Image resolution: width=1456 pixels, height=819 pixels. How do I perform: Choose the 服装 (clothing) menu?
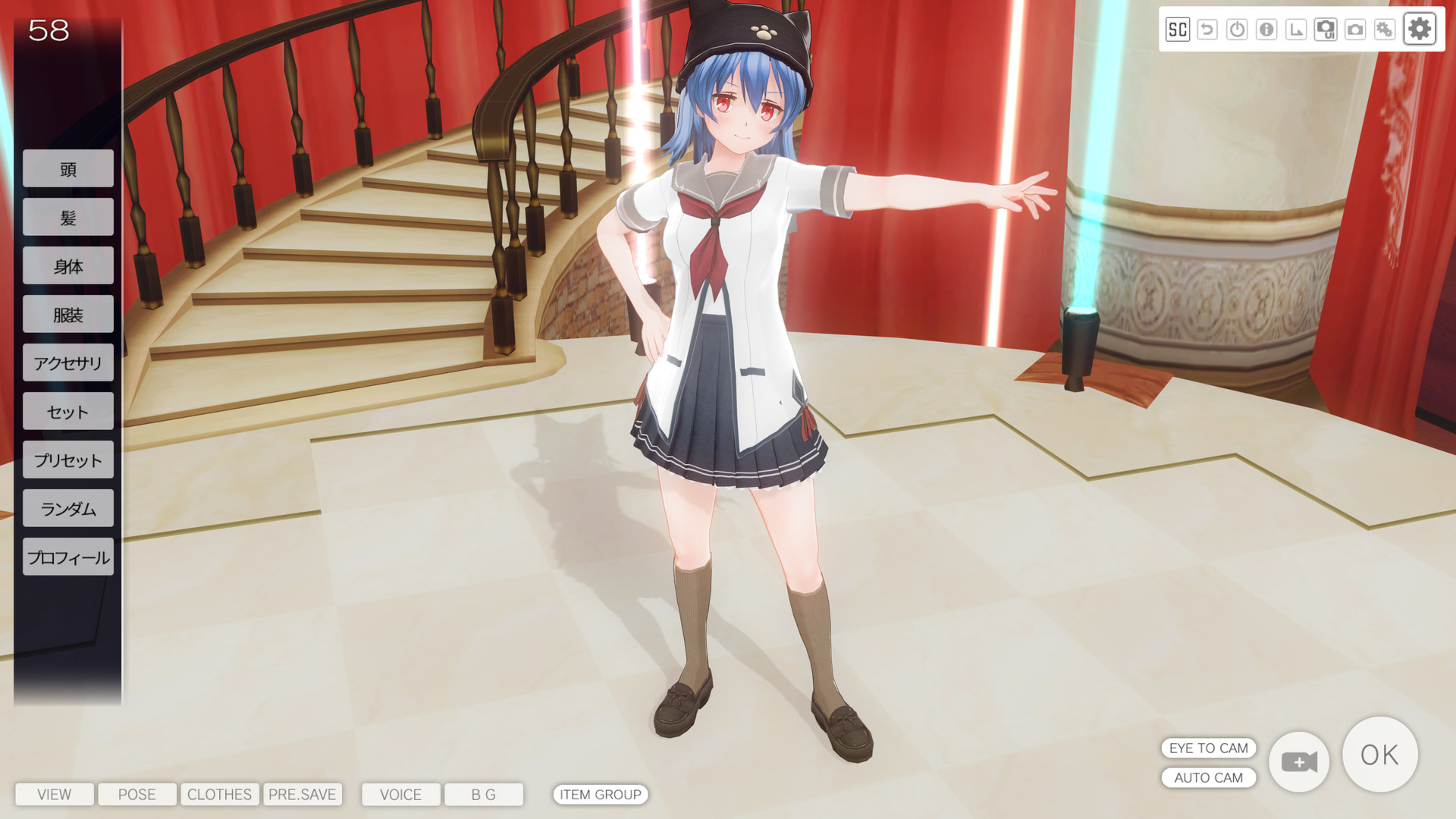pos(68,315)
